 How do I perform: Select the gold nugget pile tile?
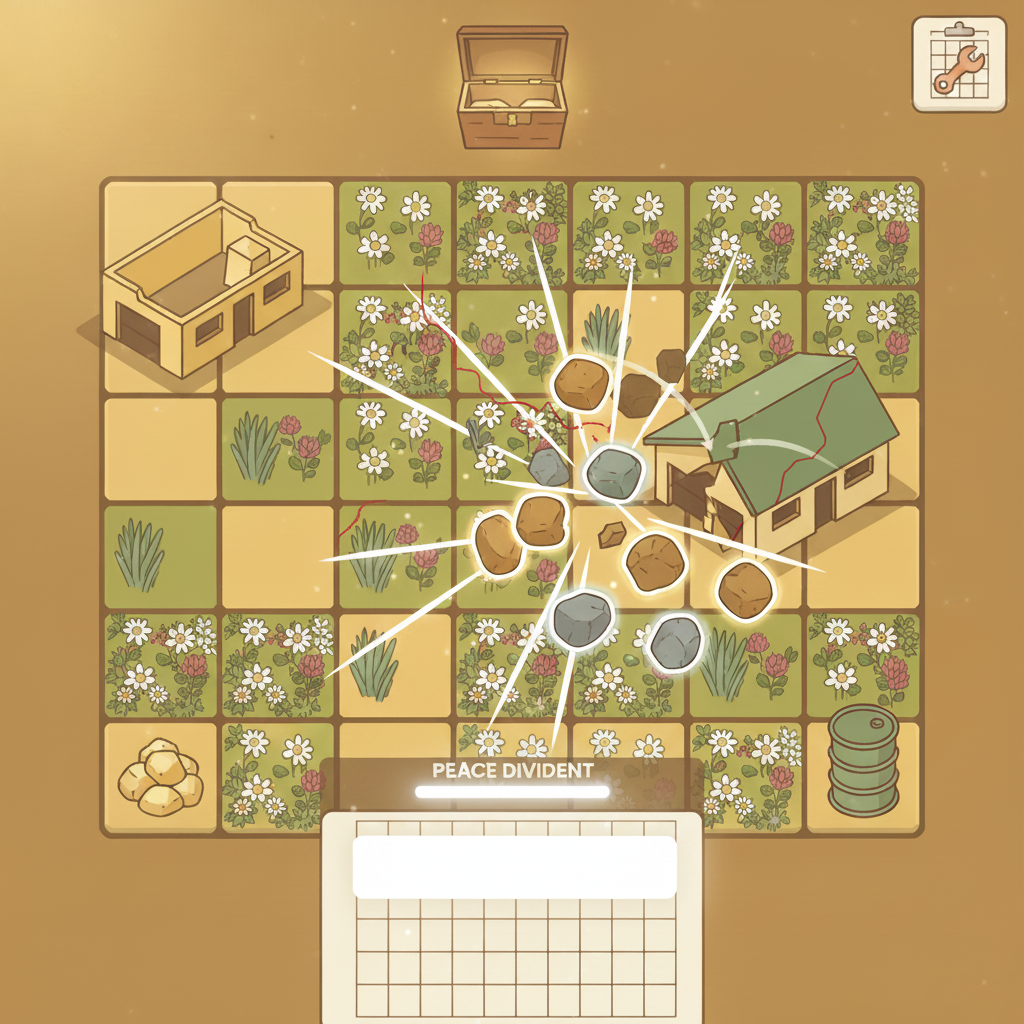(x=160, y=777)
